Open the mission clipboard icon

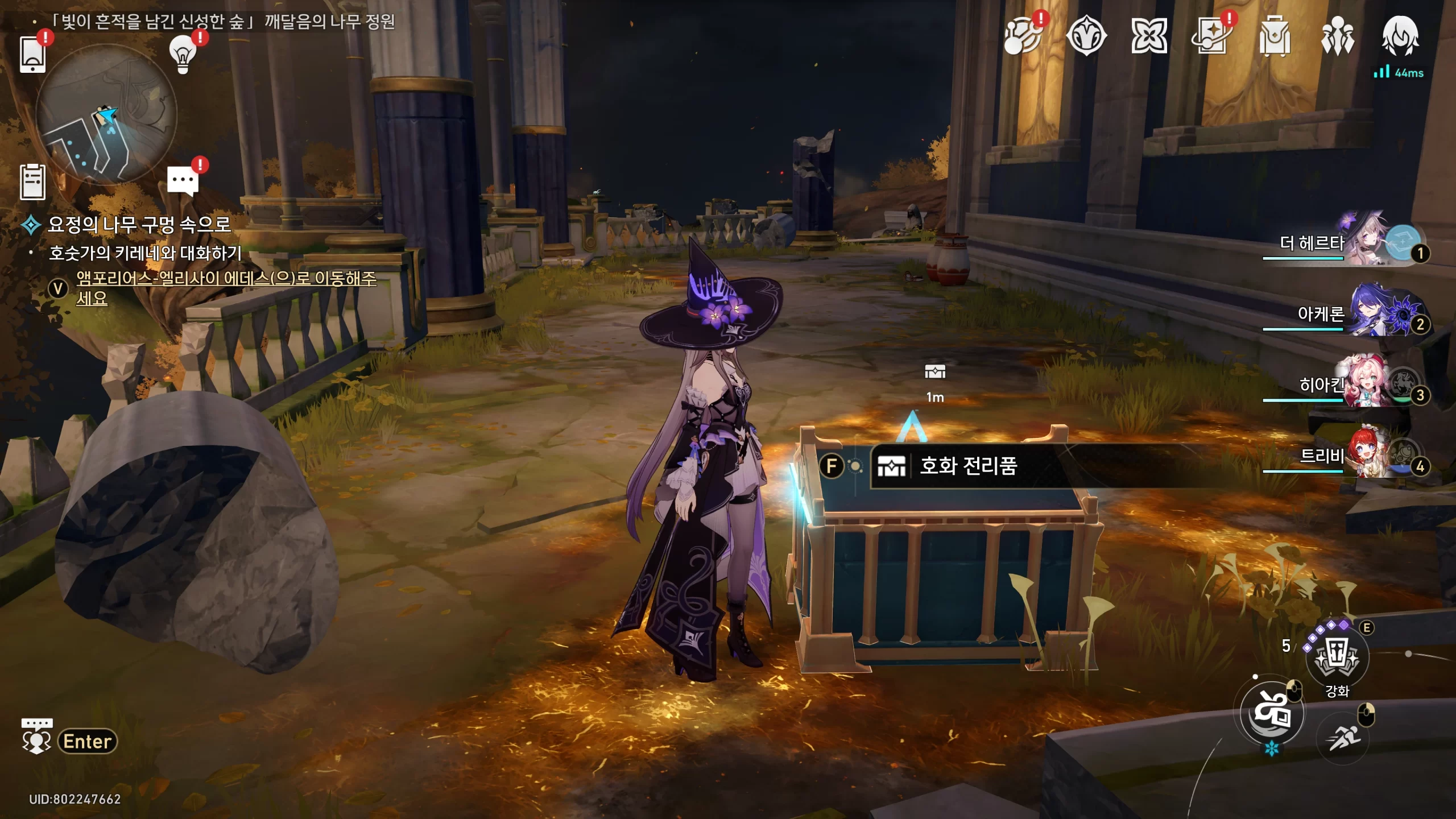point(32,182)
